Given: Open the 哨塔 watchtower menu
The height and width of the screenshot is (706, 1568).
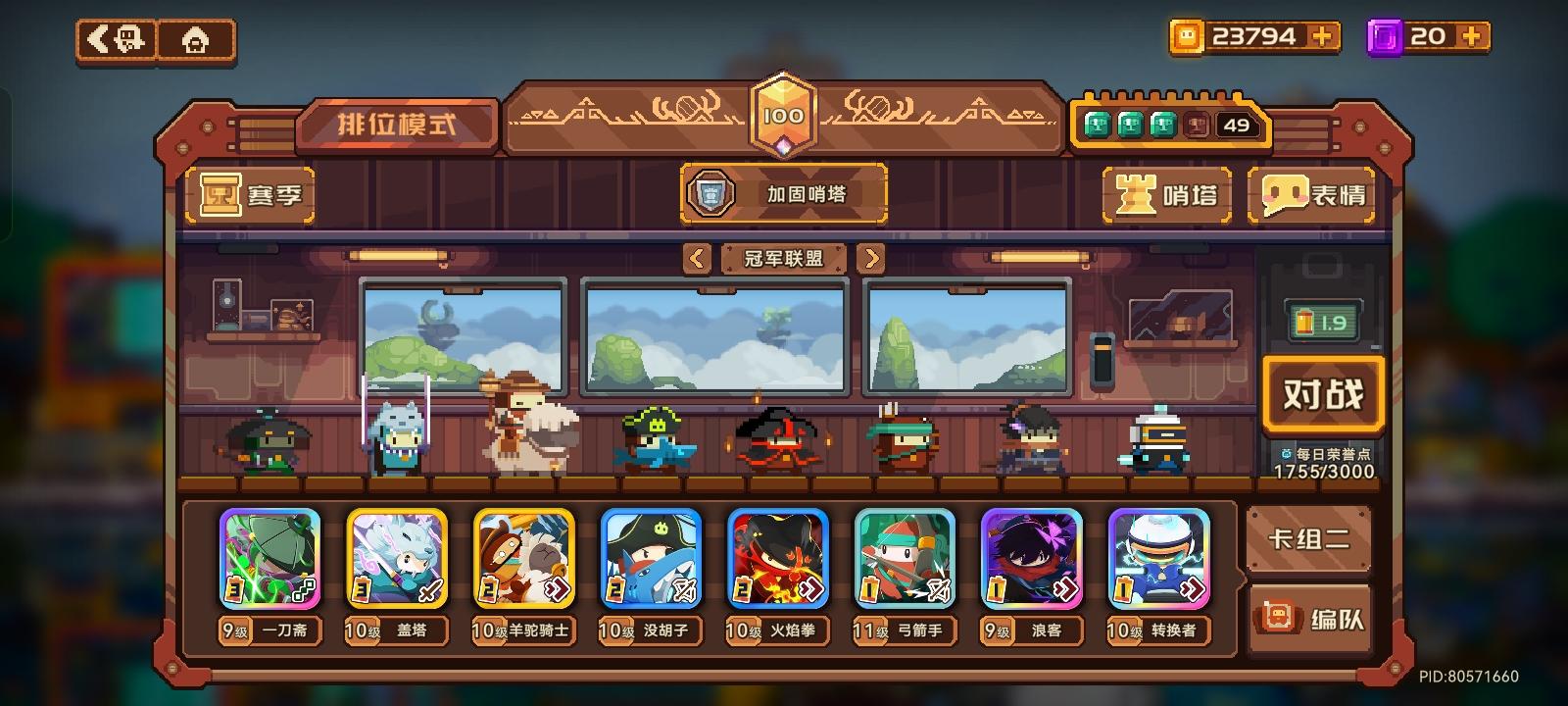Looking at the screenshot, I should tap(1166, 195).
